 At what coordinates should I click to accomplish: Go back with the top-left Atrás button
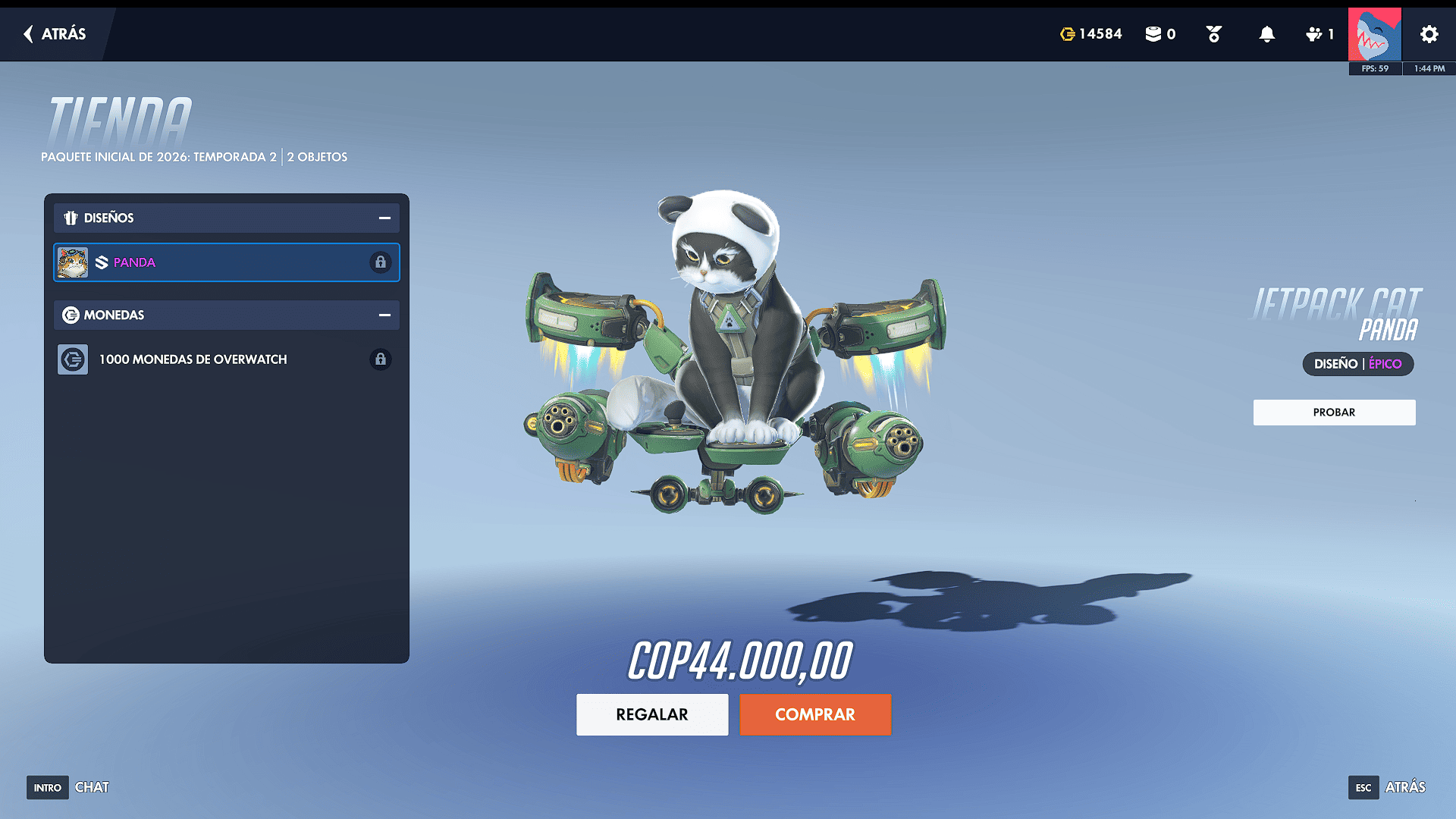55,34
